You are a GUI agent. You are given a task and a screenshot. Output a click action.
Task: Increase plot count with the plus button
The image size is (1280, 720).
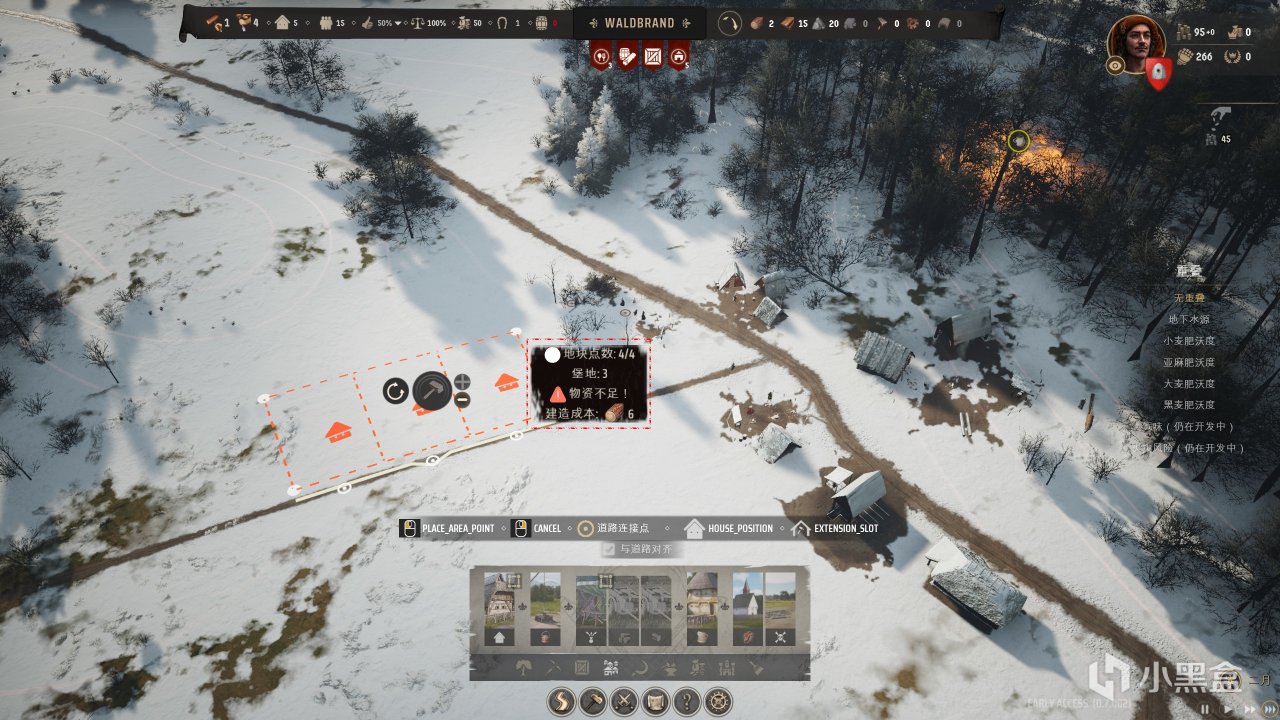462,381
